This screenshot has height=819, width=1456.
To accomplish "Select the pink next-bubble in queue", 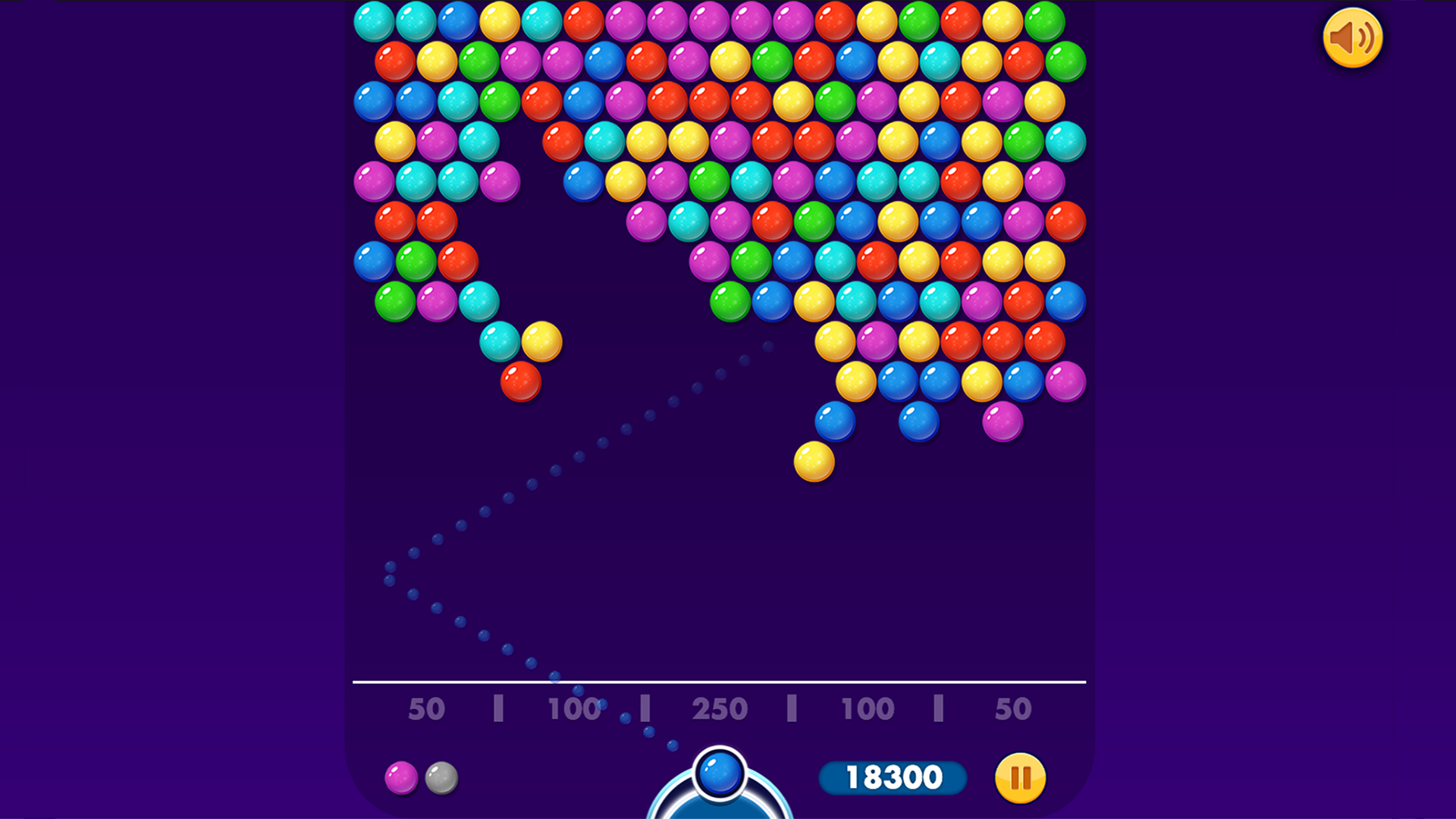I will click(x=400, y=777).
